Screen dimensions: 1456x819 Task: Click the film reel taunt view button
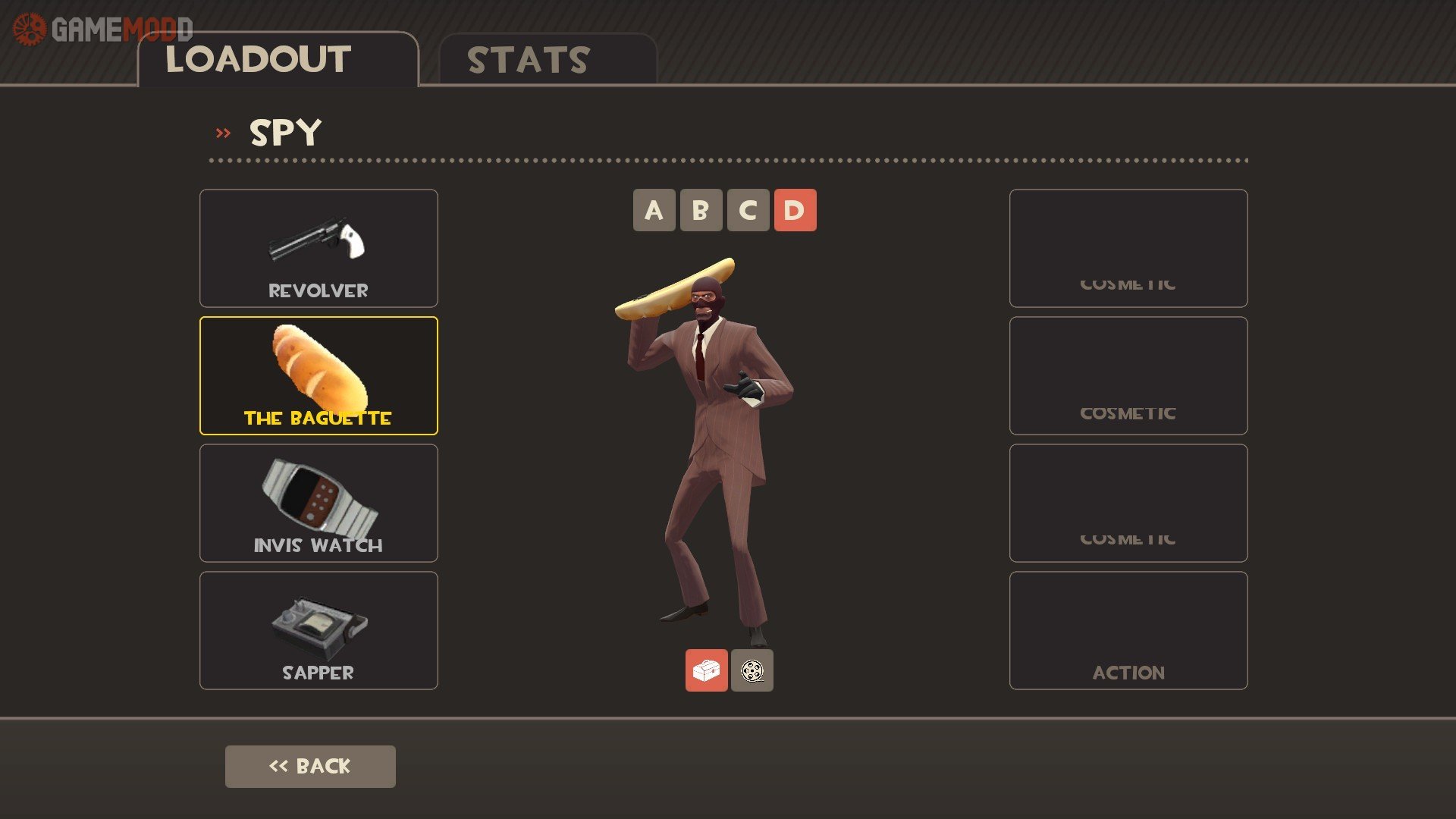pos(752,670)
